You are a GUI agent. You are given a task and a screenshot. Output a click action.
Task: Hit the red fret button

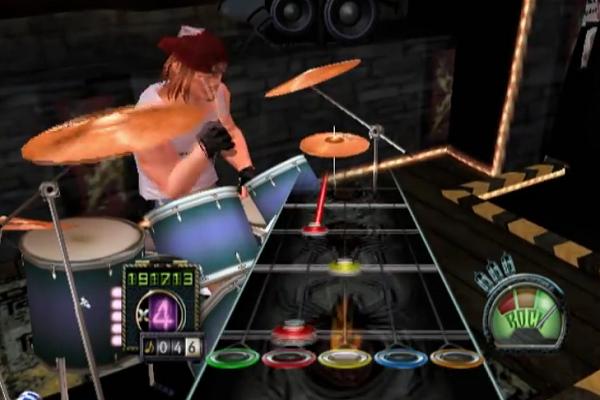point(289,357)
